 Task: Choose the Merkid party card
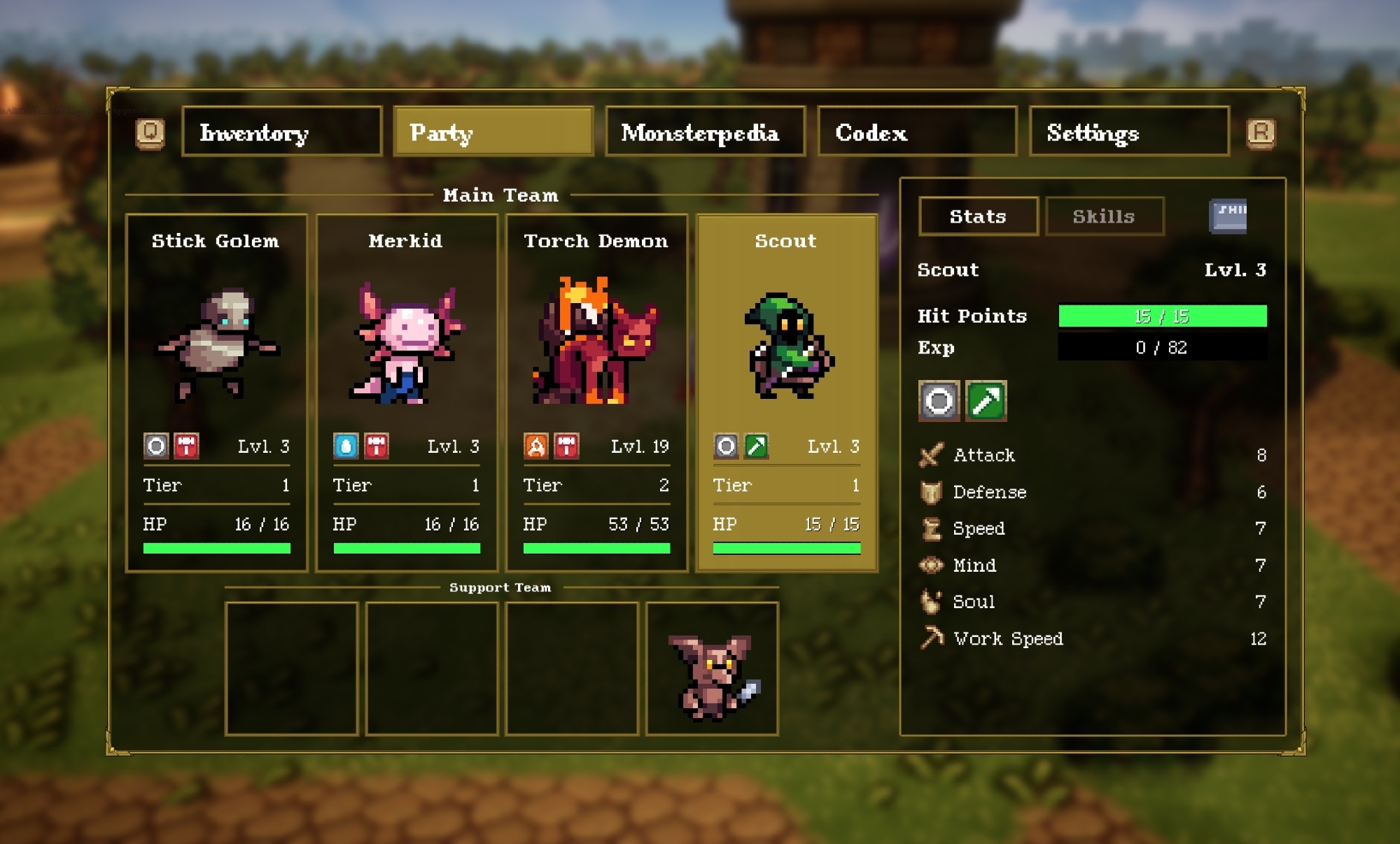(407, 392)
